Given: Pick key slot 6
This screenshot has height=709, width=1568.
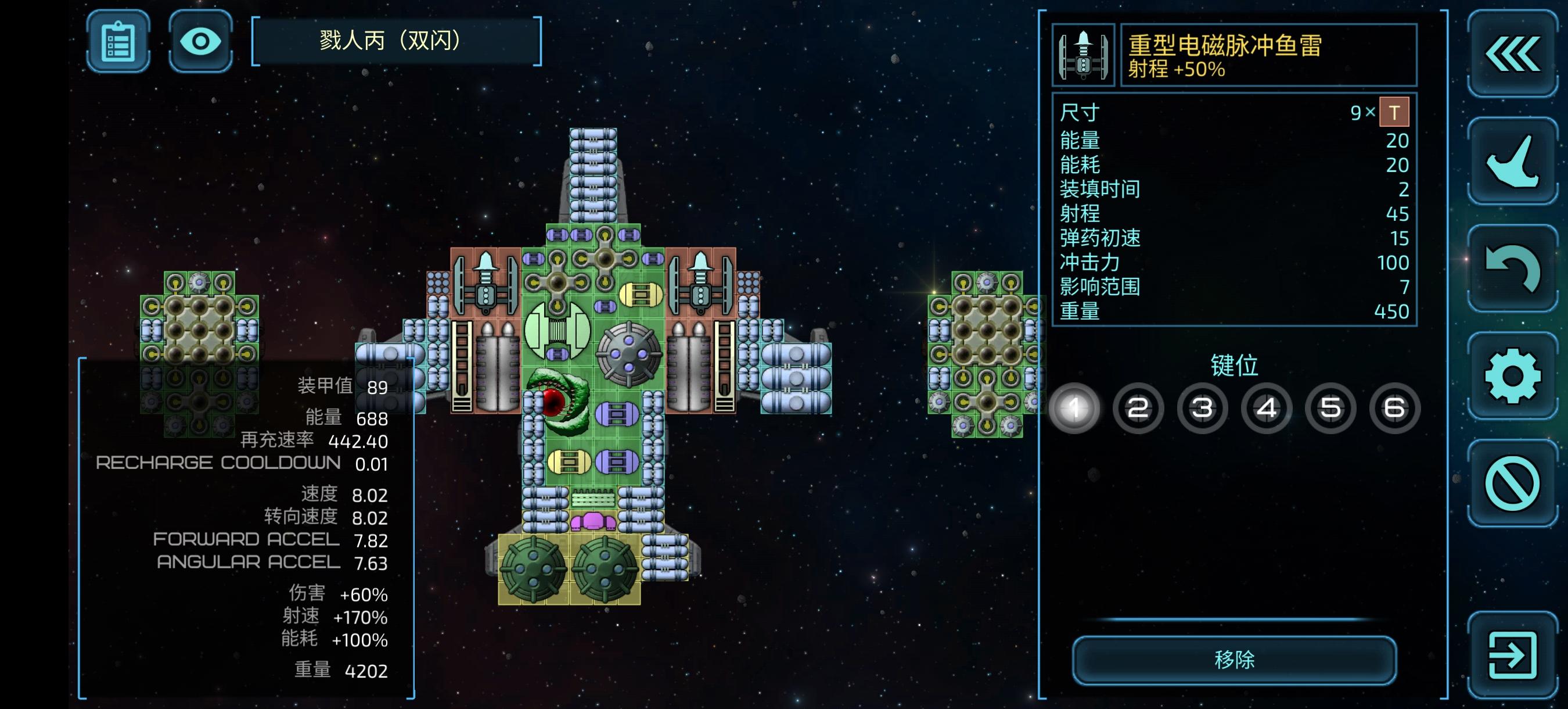Looking at the screenshot, I should [x=1394, y=408].
